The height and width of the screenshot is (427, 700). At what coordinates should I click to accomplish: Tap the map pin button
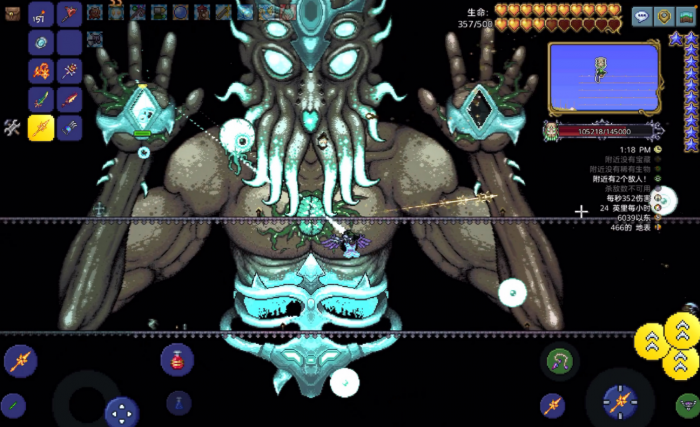pyautogui.click(x=663, y=16)
